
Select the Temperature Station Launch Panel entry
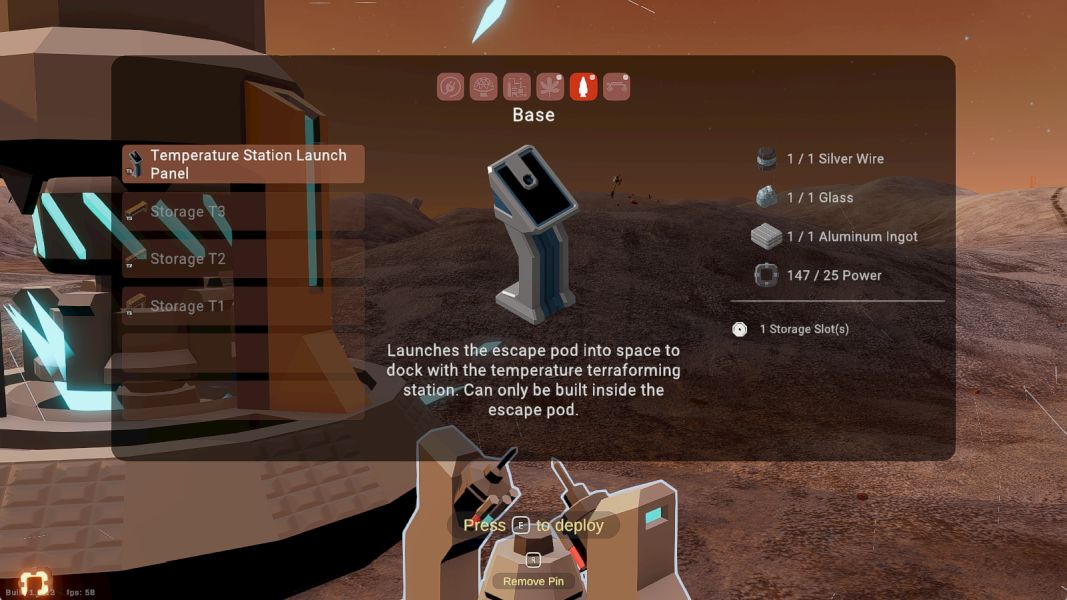[243, 164]
